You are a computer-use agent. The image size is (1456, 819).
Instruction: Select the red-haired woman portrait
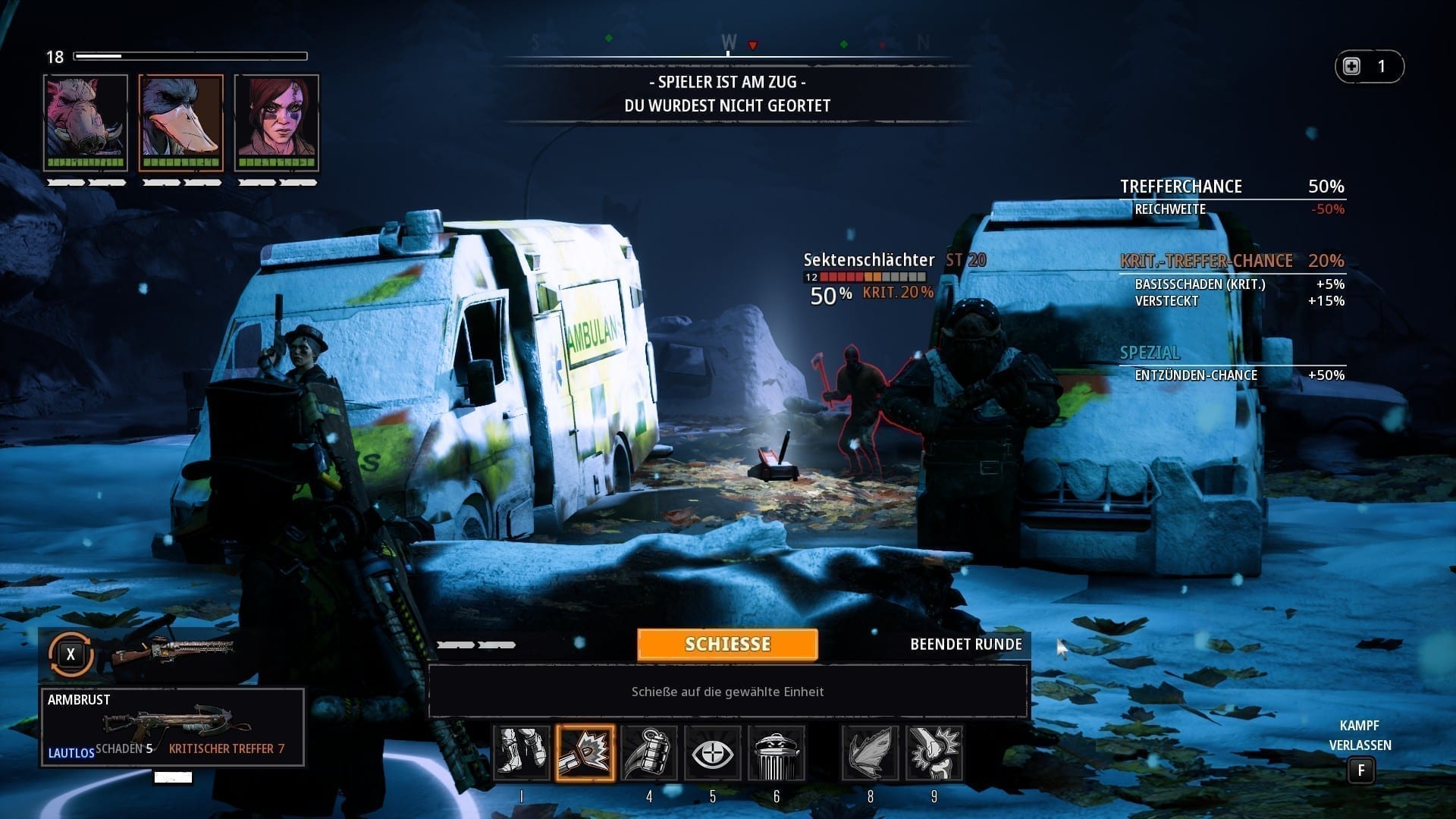click(x=277, y=122)
